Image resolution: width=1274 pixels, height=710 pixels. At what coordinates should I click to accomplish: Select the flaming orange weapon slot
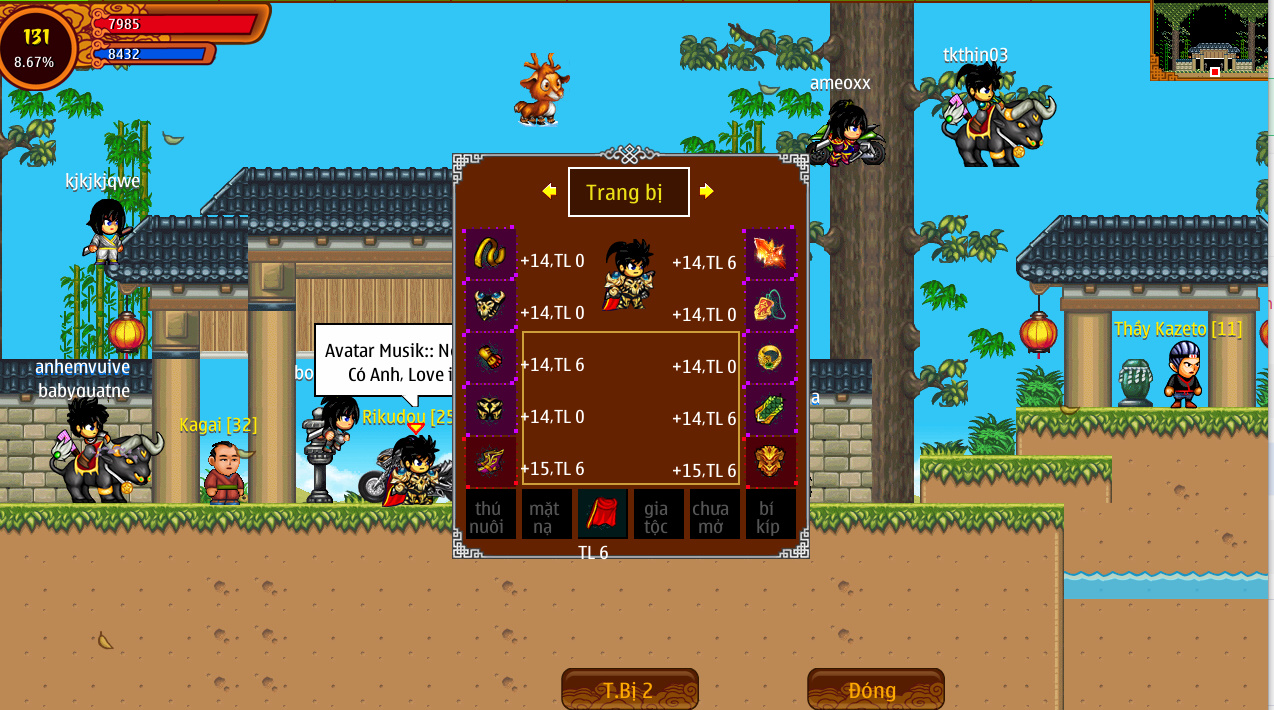tap(769, 252)
